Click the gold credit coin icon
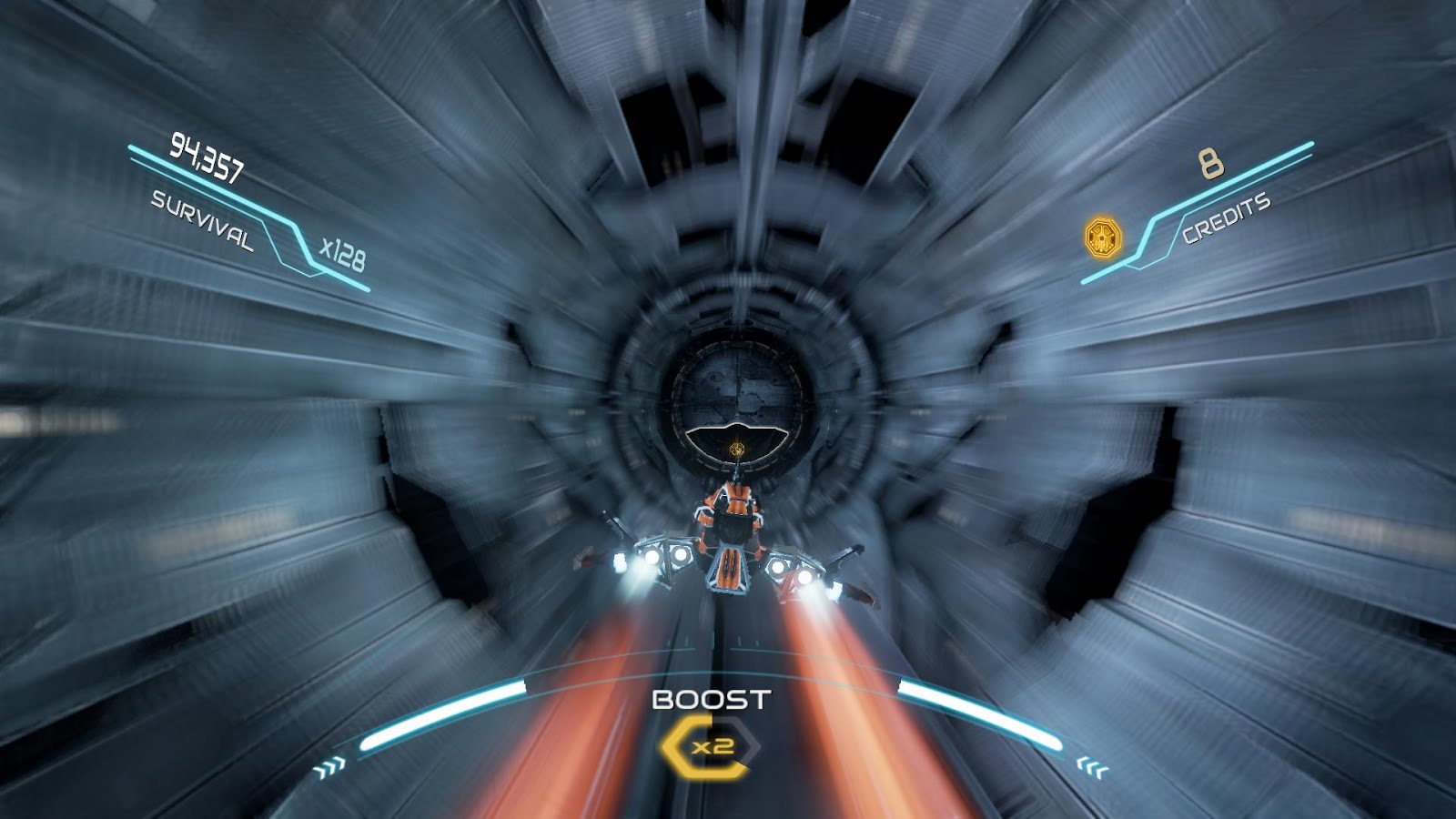The width and height of the screenshot is (1456, 819). click(x=1102, y=238)
